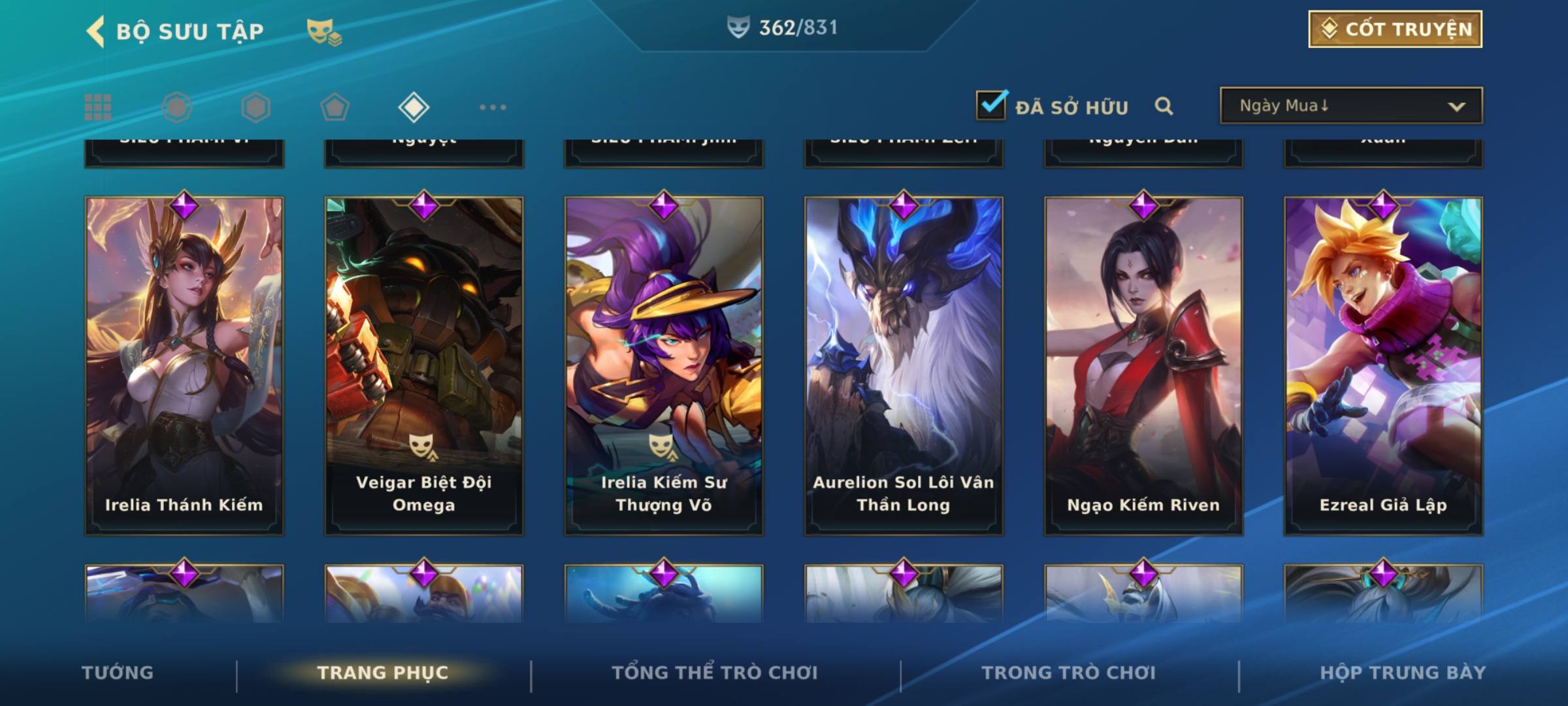Viewport: 1568px width, 706px height.
Task: Open the skin search magnifier
Action: (1164, 106)
